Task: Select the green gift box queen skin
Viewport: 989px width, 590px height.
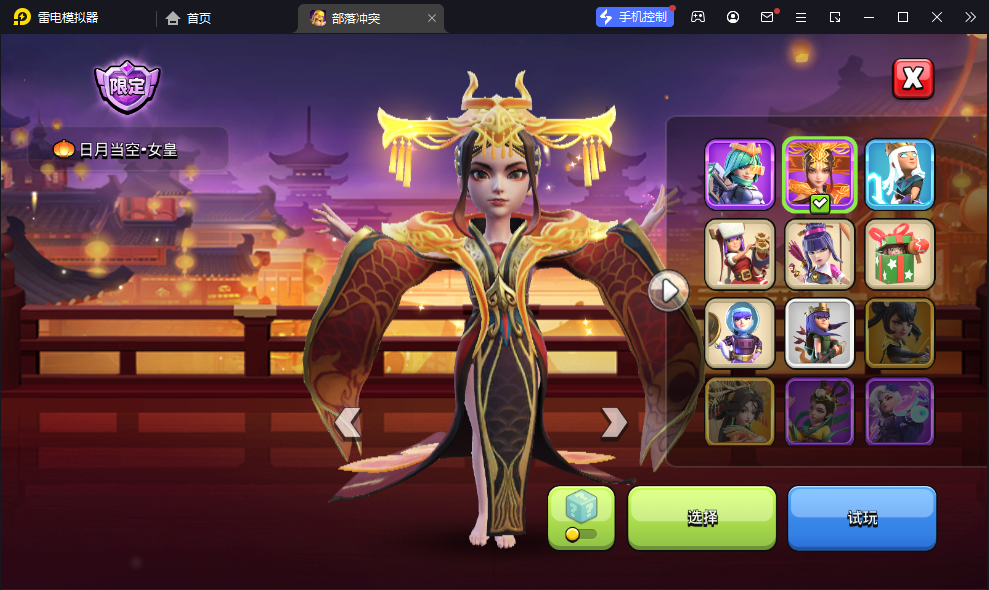Action: coord(899,254)
